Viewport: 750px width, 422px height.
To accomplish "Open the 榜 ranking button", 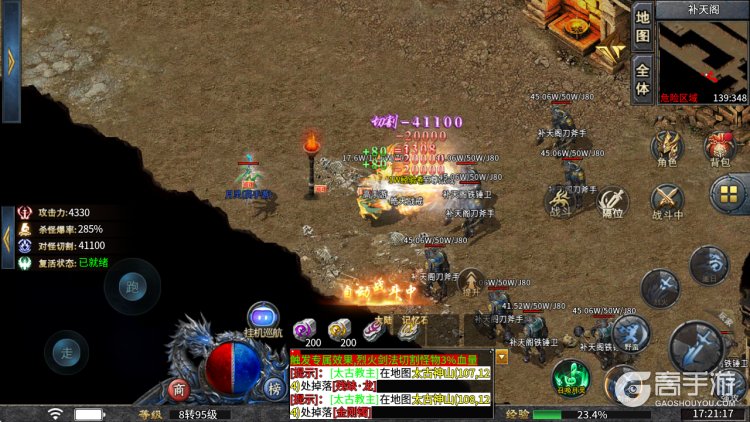I will 273,388.
